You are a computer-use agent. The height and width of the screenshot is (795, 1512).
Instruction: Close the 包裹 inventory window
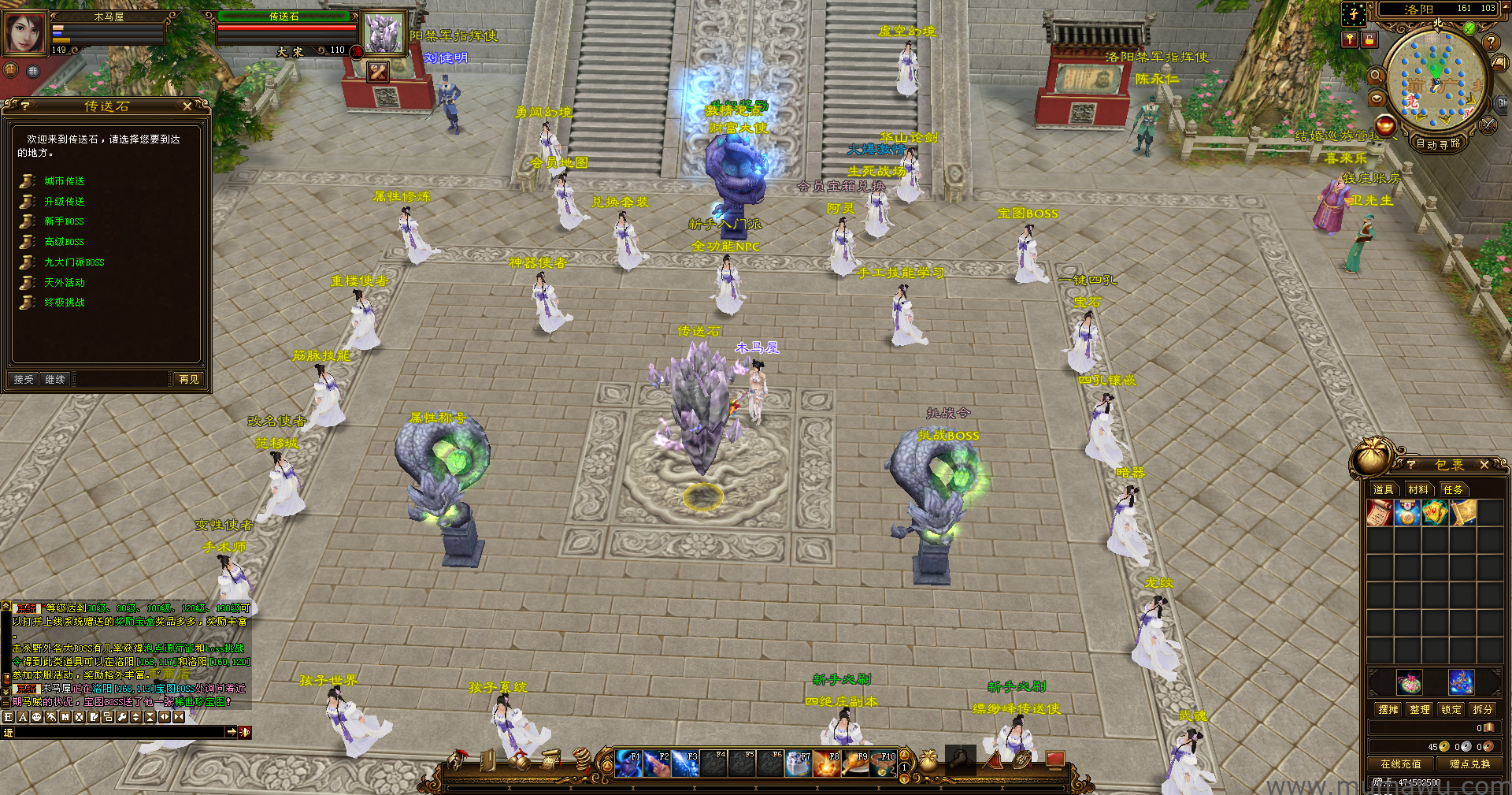(1484, 465)
